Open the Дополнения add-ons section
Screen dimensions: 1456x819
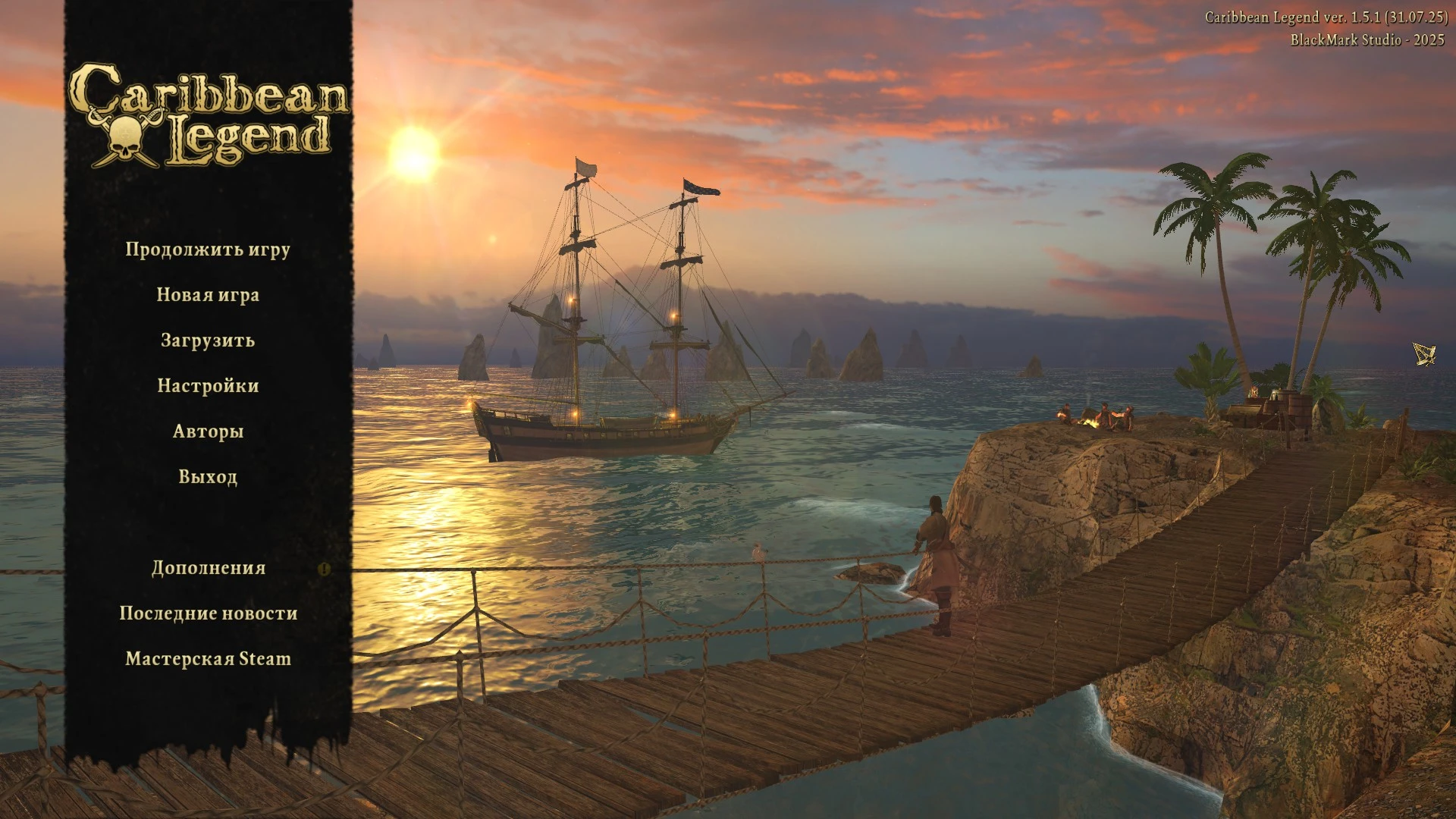pos(209,568)
